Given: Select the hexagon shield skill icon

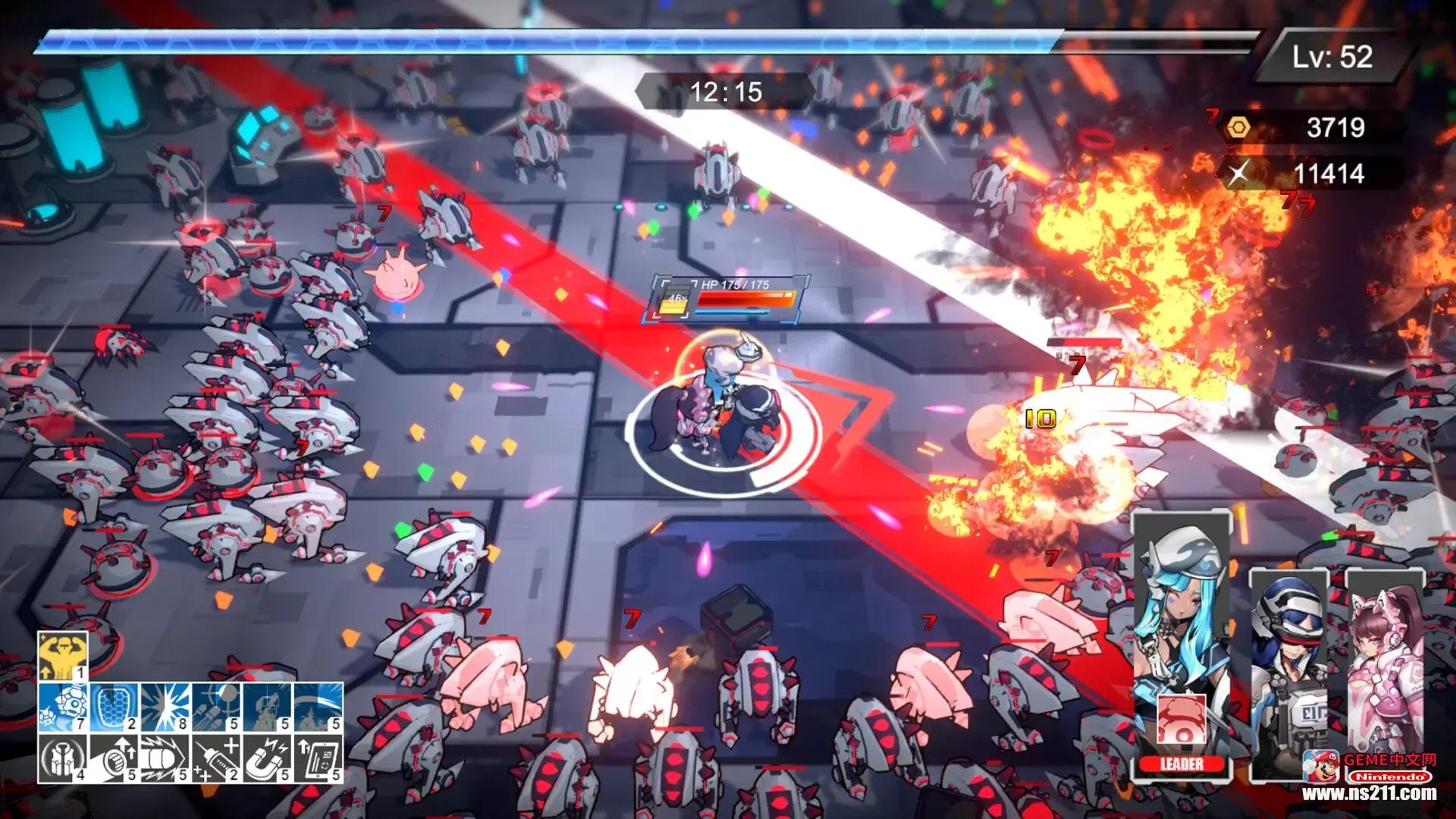Looking at the screenshot, I should click(115, 707).
